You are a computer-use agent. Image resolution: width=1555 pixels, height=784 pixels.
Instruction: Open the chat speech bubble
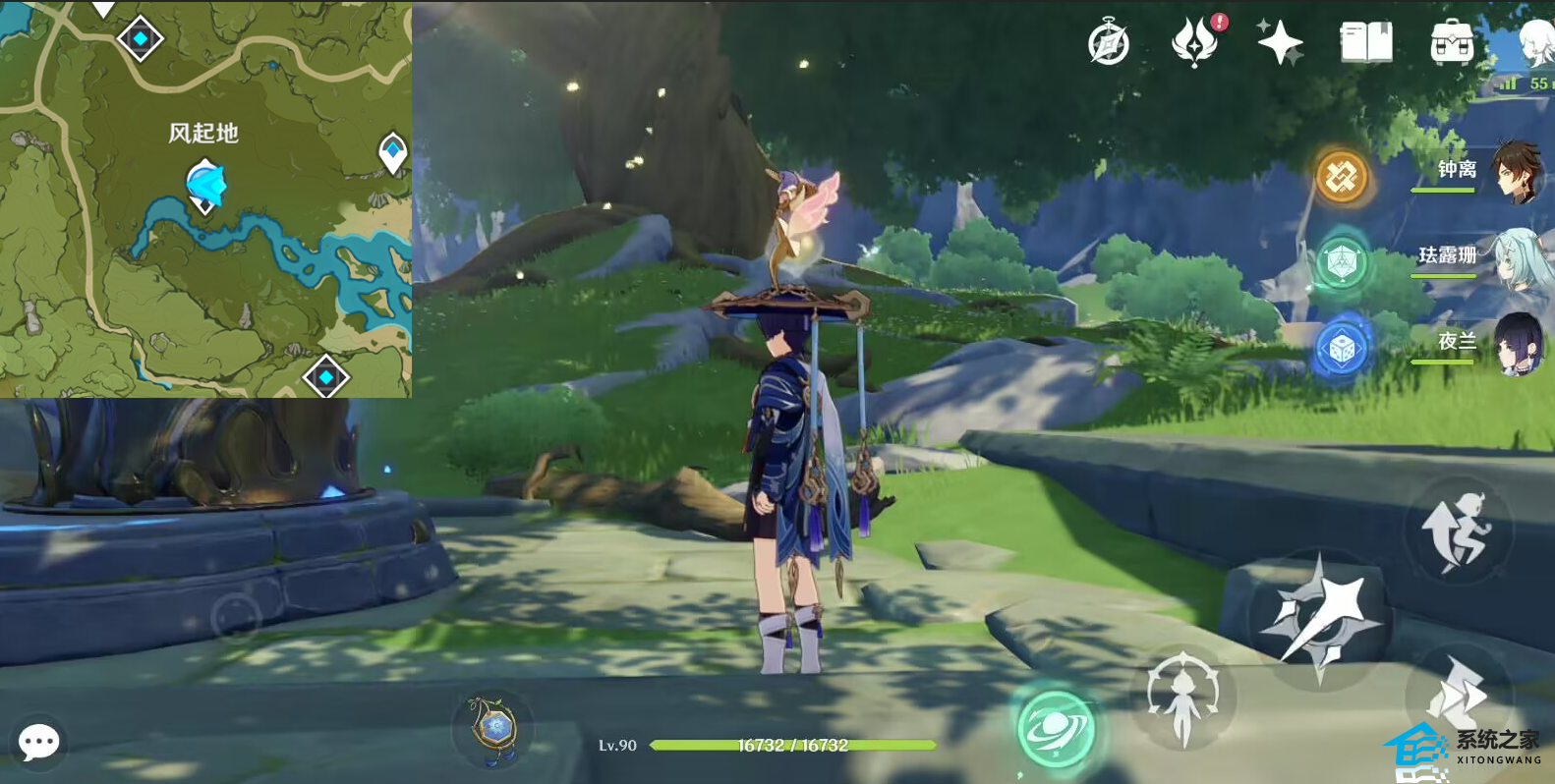(39, 742)
